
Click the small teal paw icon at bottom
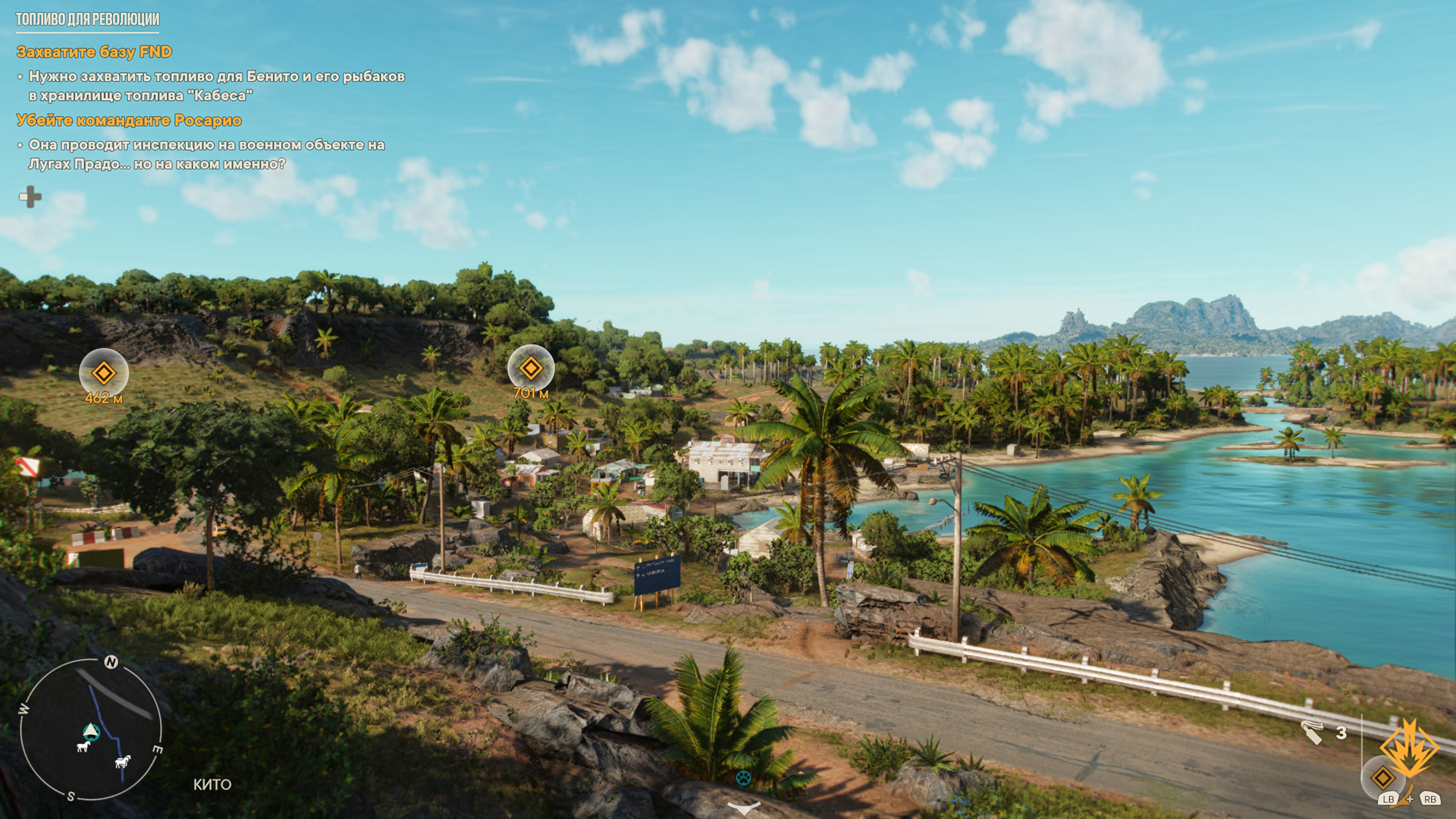744,777
